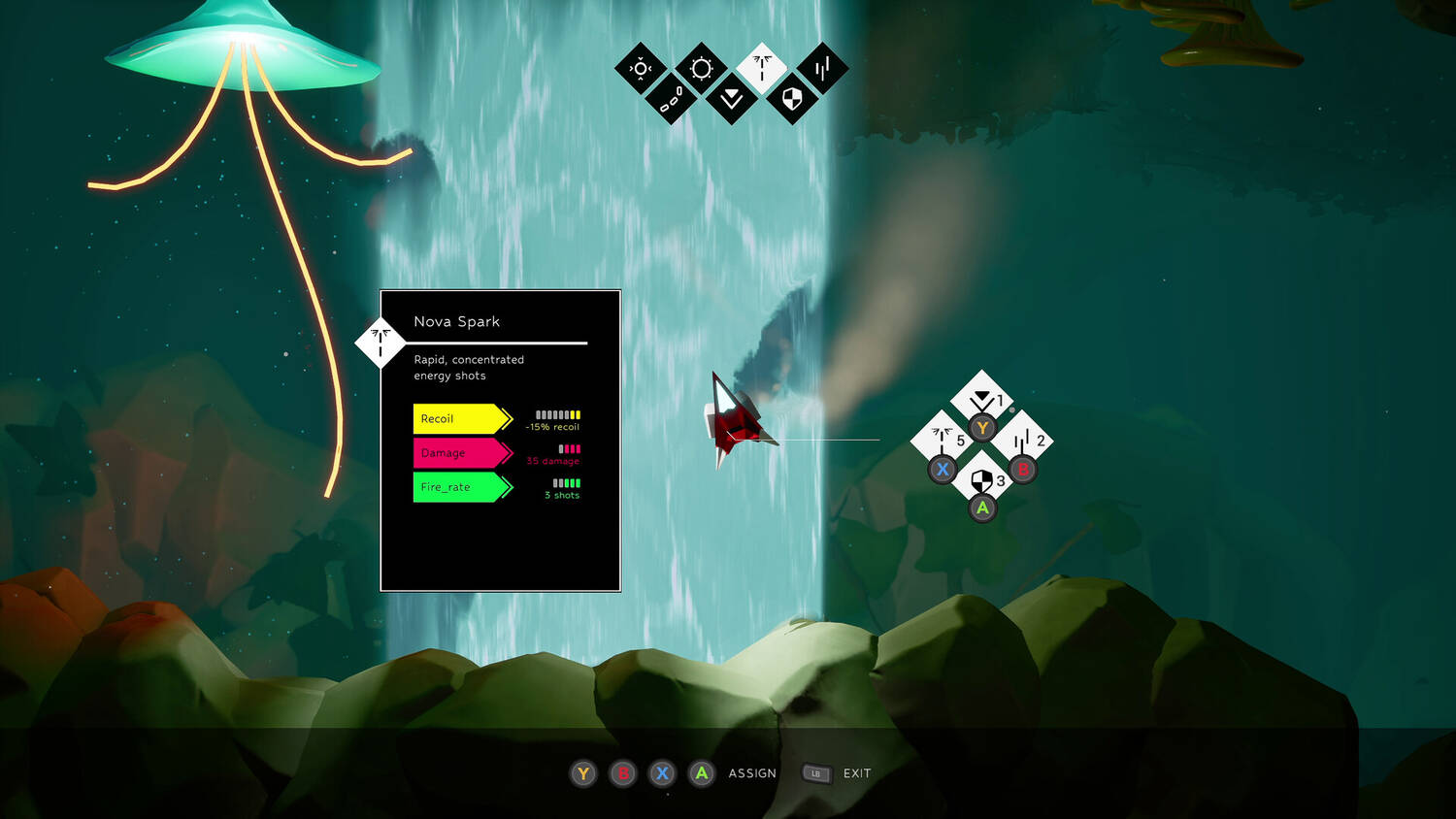Select the highlighted white Nova Spark diamond at top
1456x819 pixels.
(762, 68)
